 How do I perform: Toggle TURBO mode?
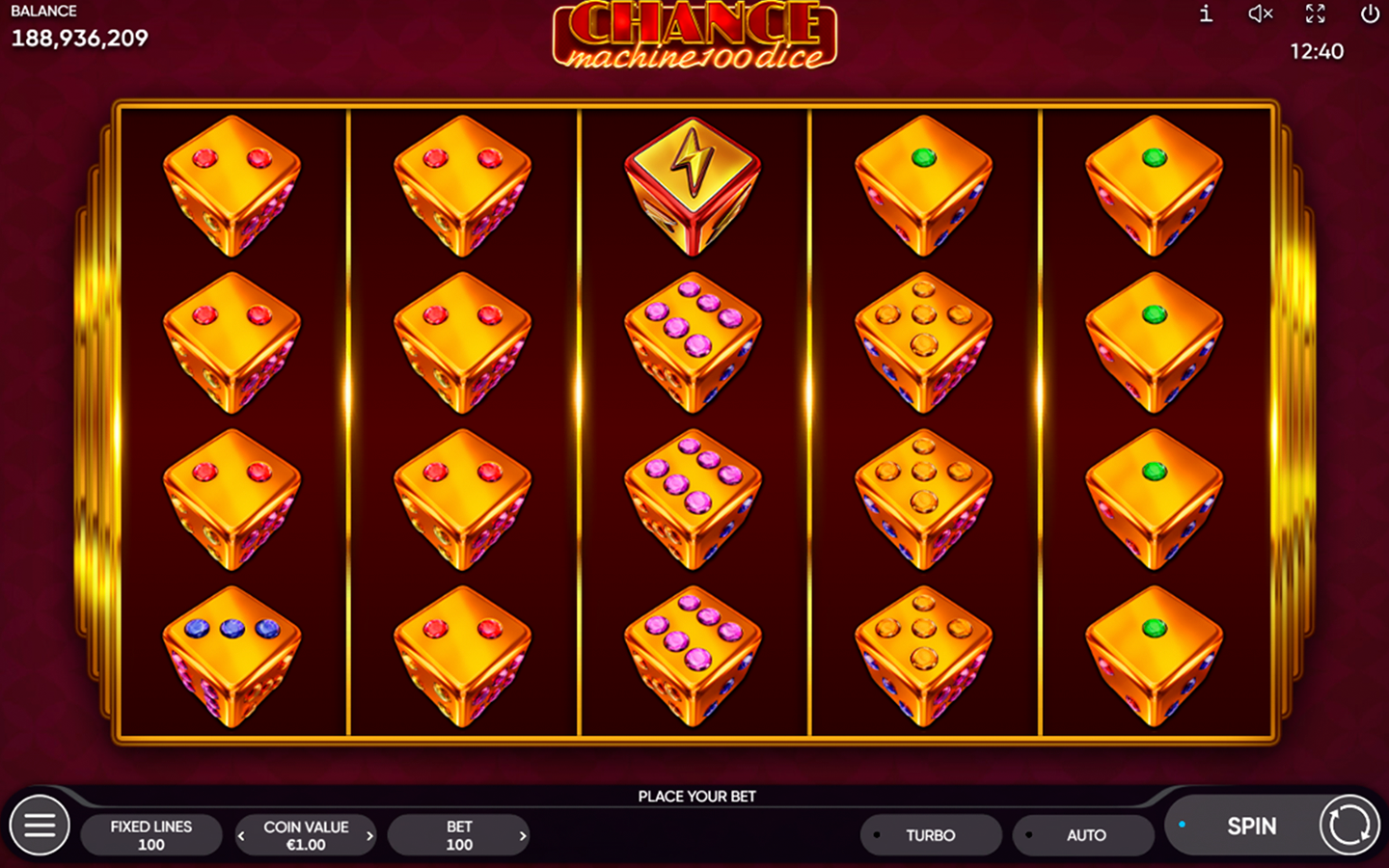pos(930,835)
